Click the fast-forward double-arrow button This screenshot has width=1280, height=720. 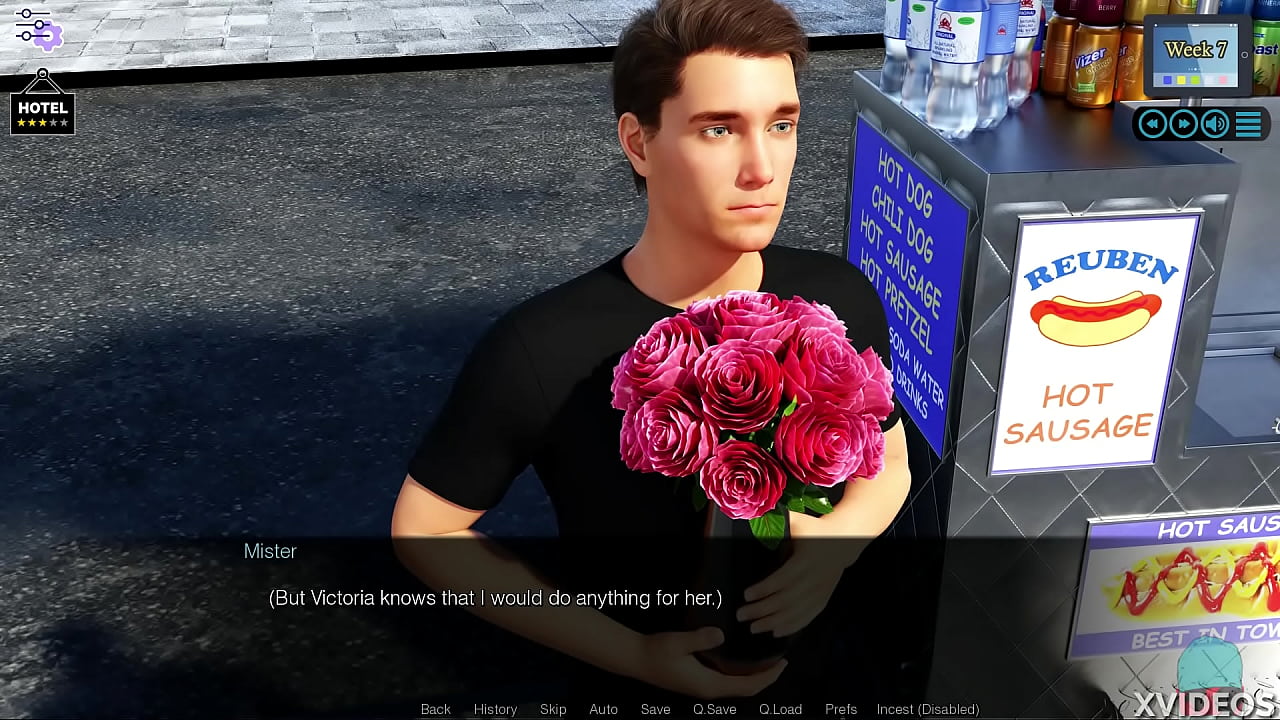[x=1184, y=124]
